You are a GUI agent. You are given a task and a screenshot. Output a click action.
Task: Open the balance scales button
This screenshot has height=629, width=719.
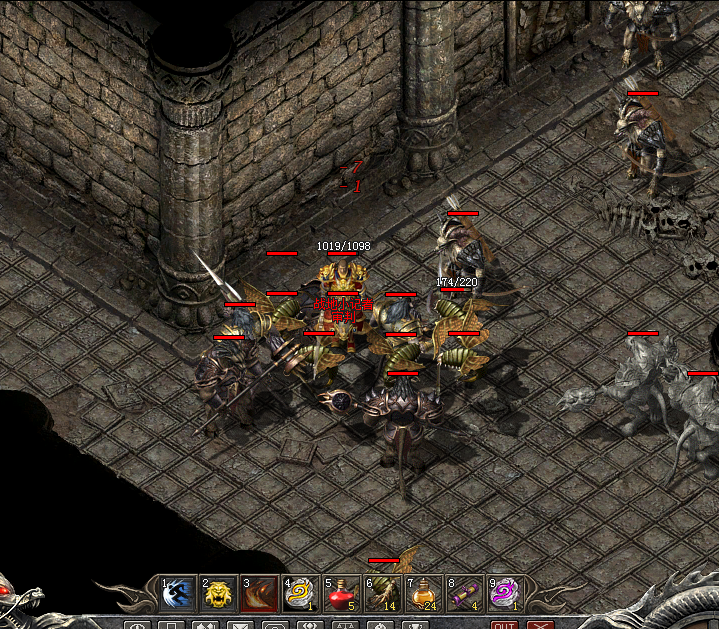point(343,626)
